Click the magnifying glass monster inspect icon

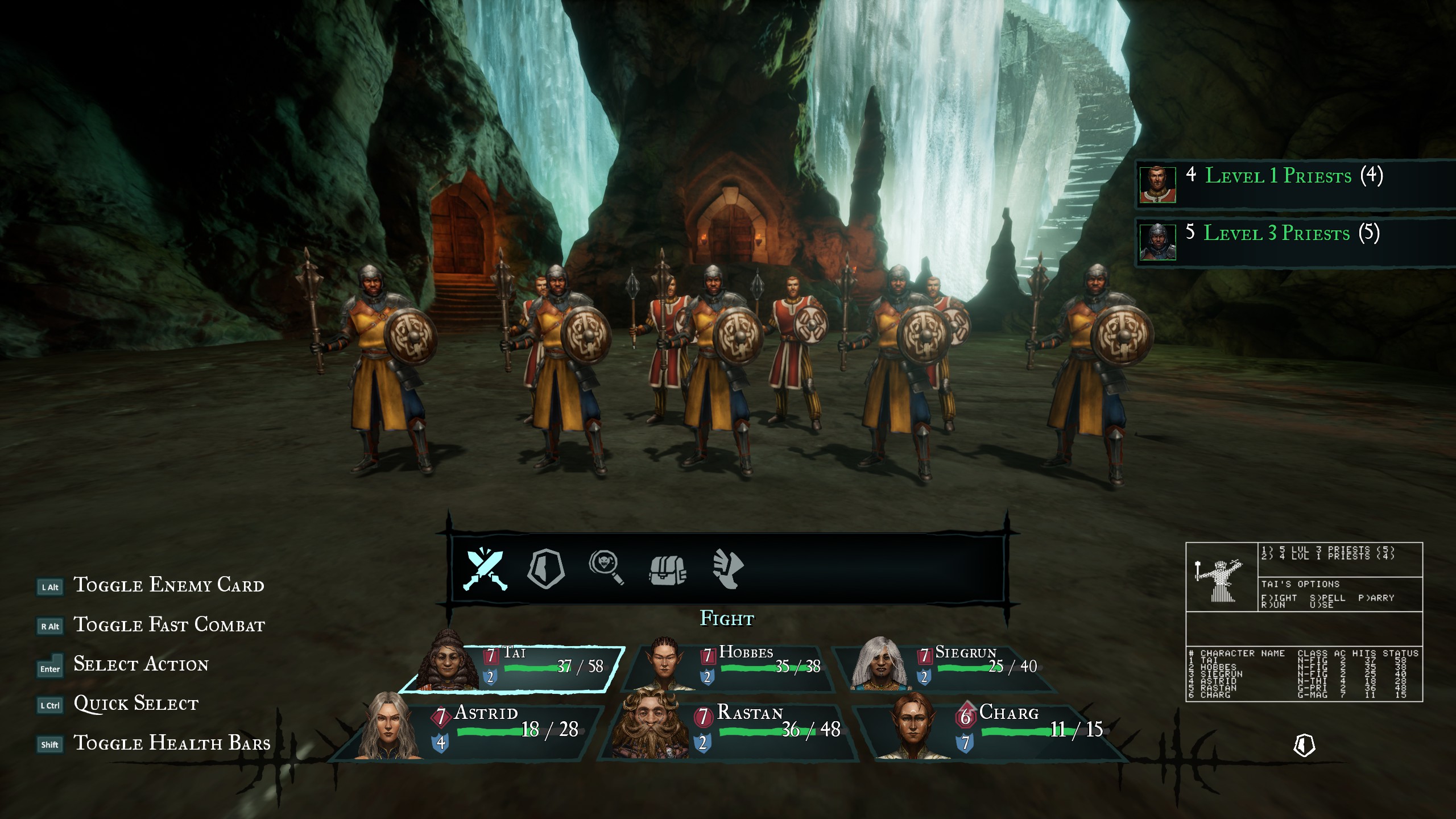point(606,568)
